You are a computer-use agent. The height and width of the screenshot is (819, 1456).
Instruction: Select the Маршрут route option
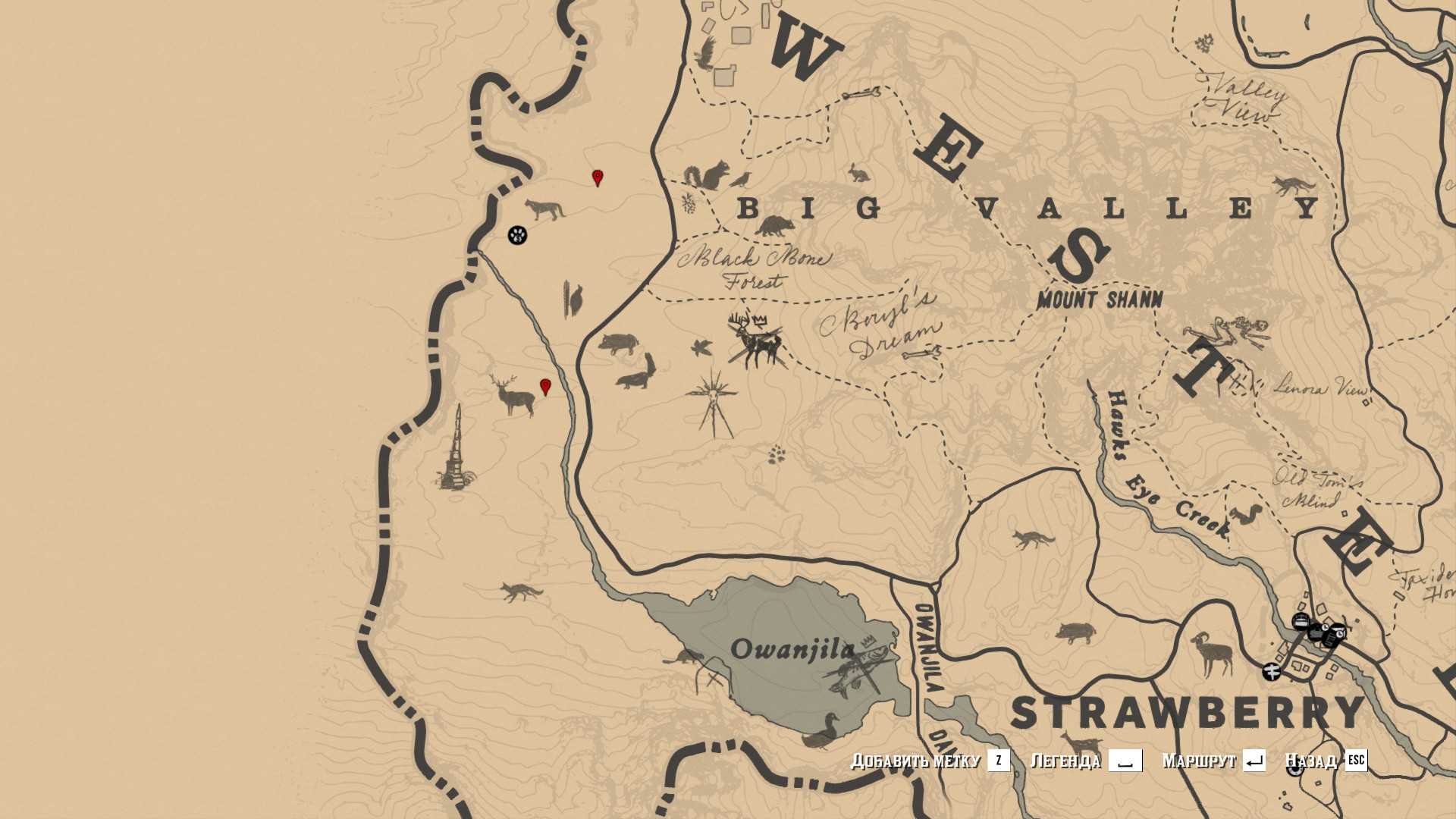pos(1213,761)
